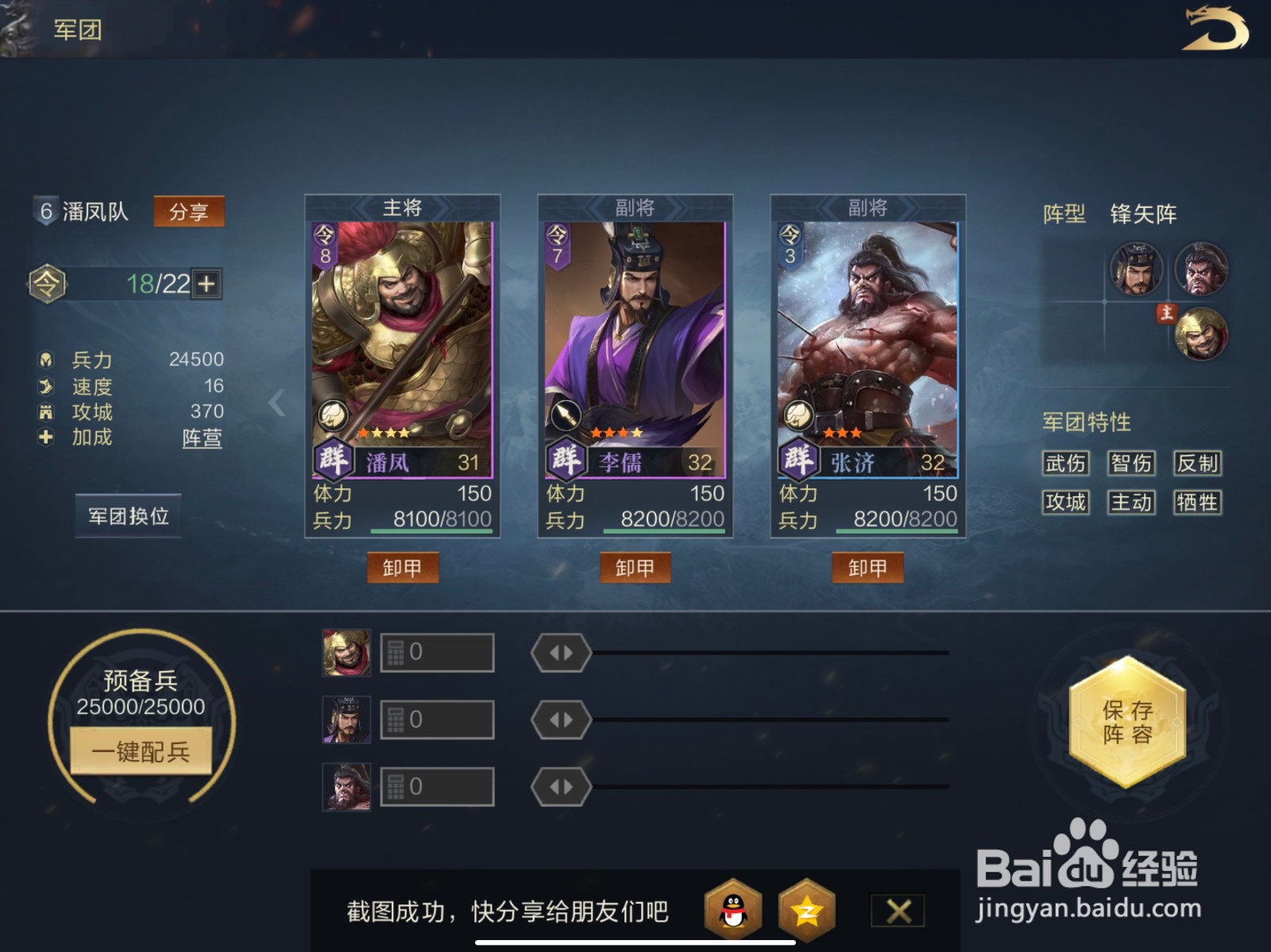The height and width of the screenshot is (952, 1271).
Task: Toggle the 牺牲 legion trait
Action: (x=1196, y=503)
